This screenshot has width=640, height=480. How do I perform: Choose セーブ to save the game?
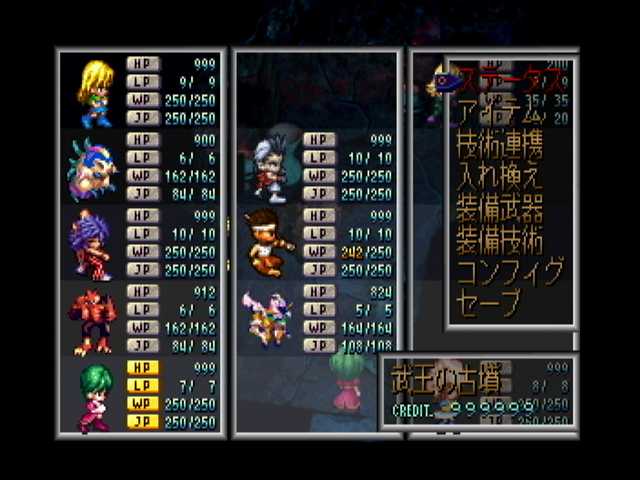tap(488, 303)
